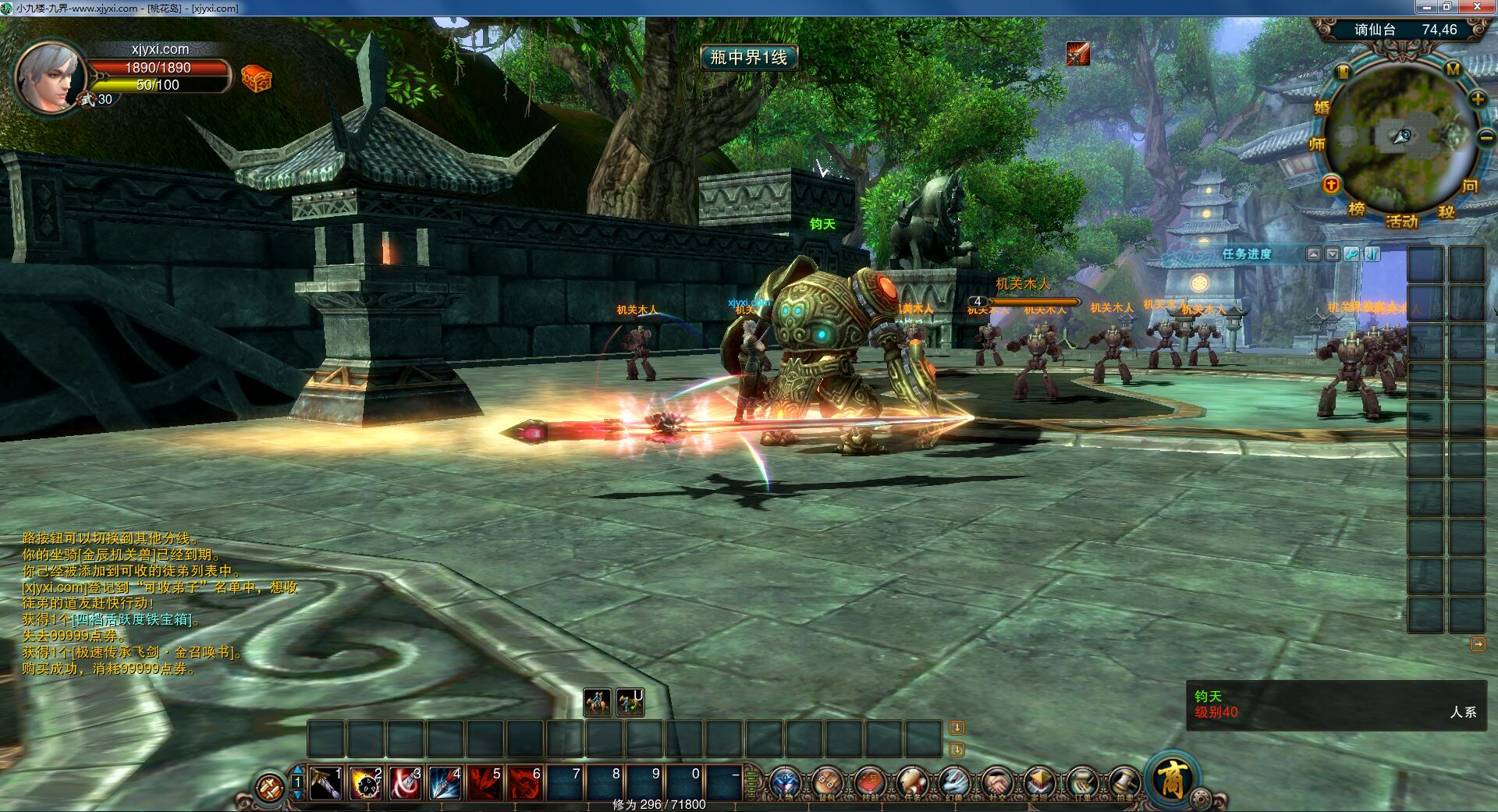Open the 背包 backpack inventory
1498x812 pixels.
point(827,783)
